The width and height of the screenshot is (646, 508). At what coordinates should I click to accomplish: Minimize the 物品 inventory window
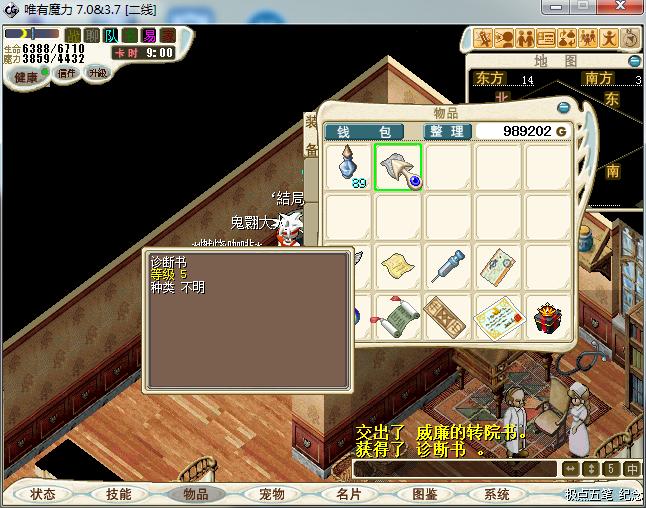[x=563, y=107]
